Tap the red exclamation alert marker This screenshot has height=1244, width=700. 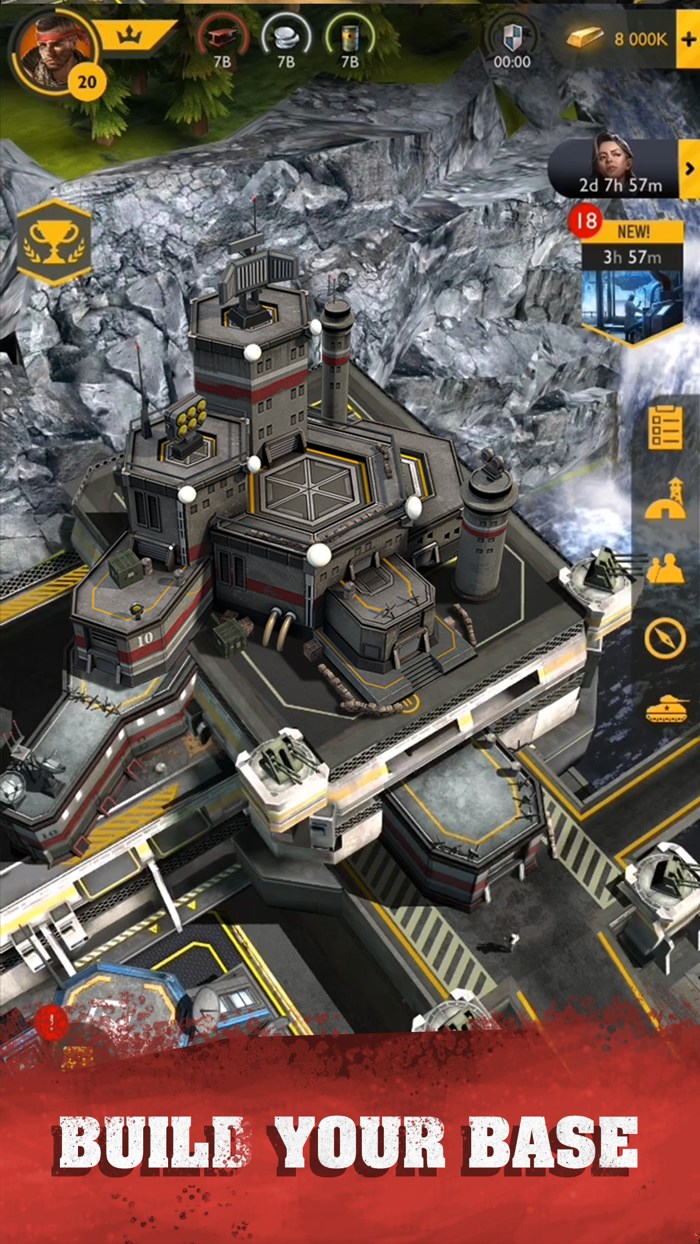pyautogui.click(x=51, y=1020)
